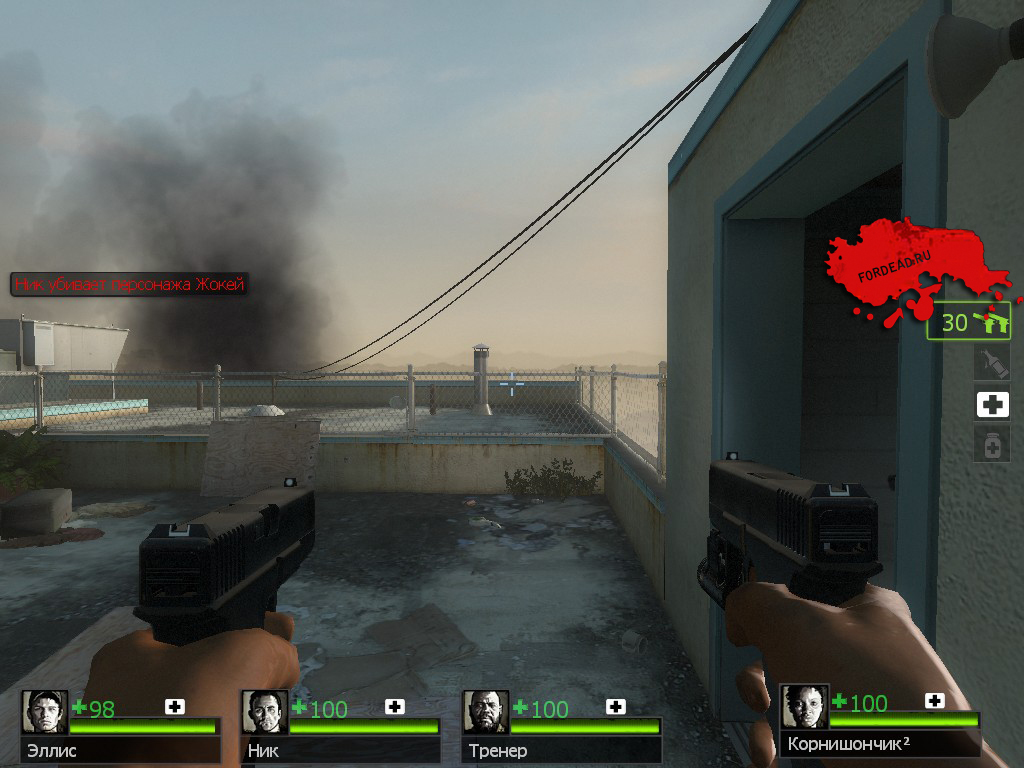The height and width of the screenshot is (768, 1024).
Task: Click the Jockey kill notification
Action: [129, 284]
